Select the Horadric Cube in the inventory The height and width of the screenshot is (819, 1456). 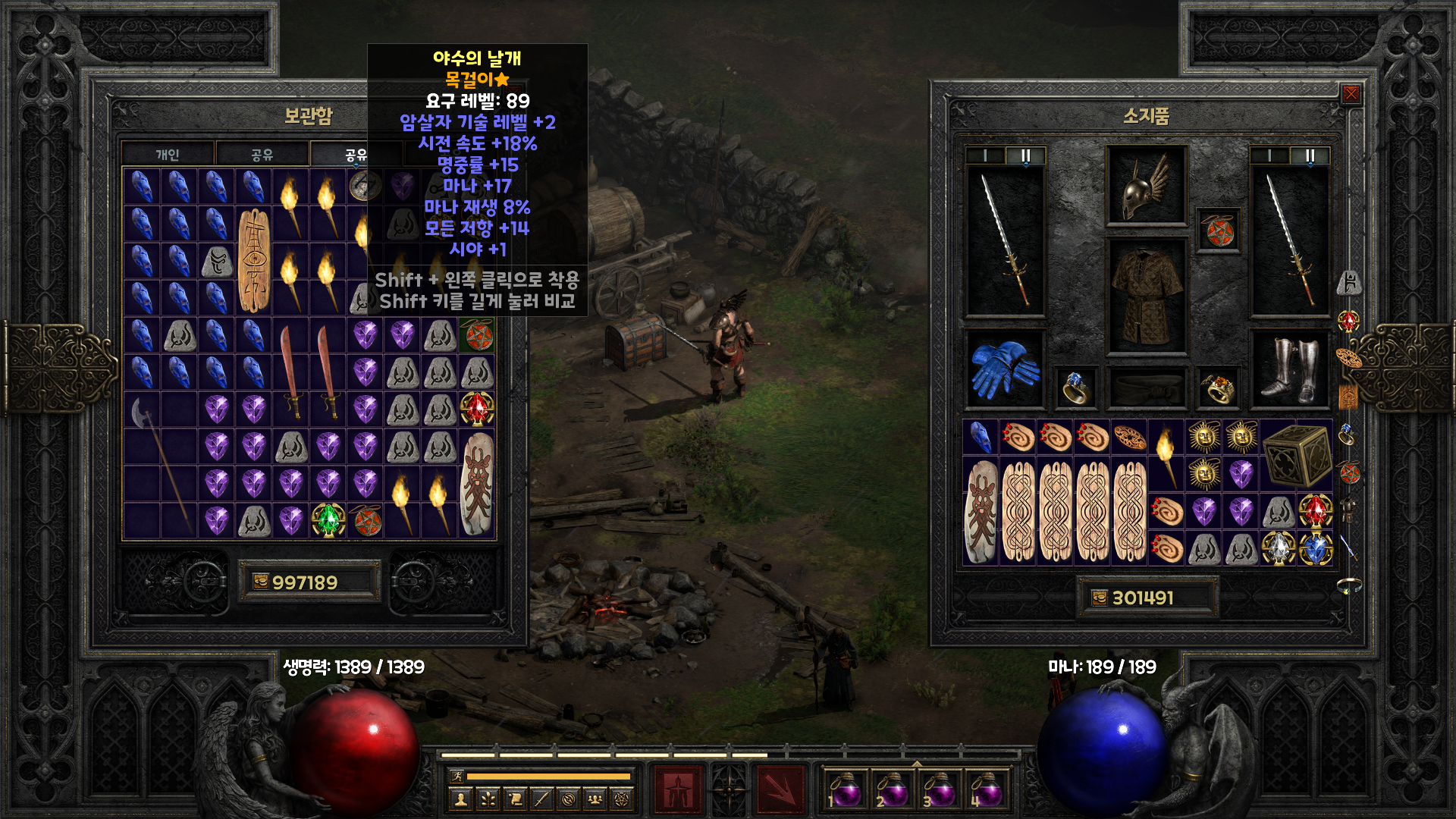point(1297,455)
